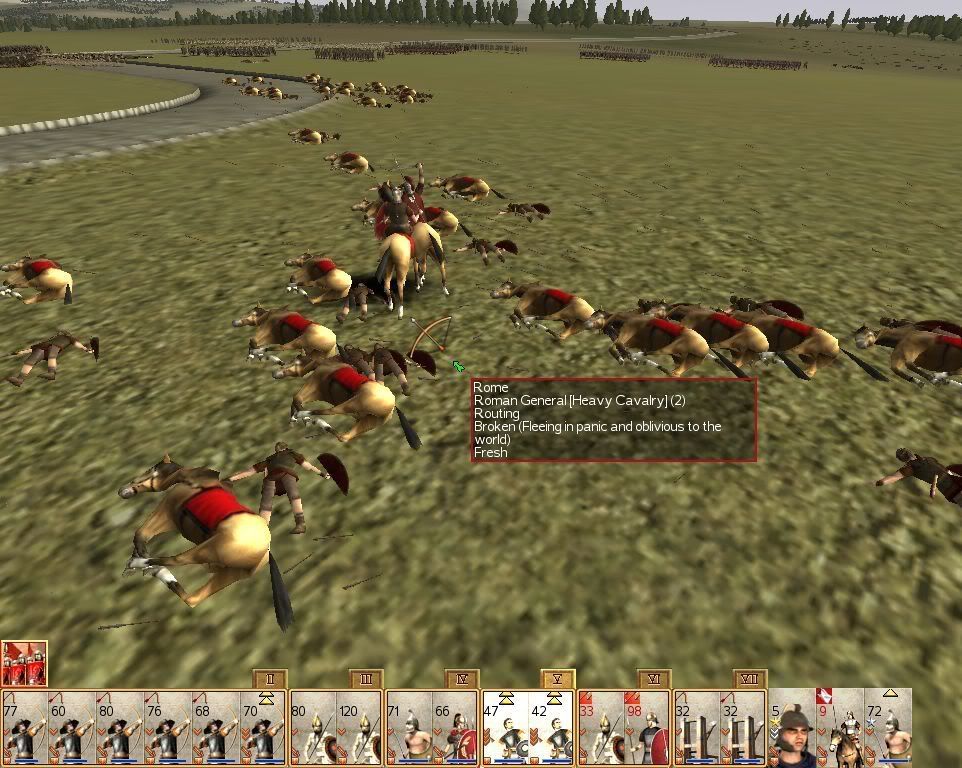Image resolution: width=962 pixels, height=768 pixels.
Task: Activate group V tab
Action: [557, 680]
